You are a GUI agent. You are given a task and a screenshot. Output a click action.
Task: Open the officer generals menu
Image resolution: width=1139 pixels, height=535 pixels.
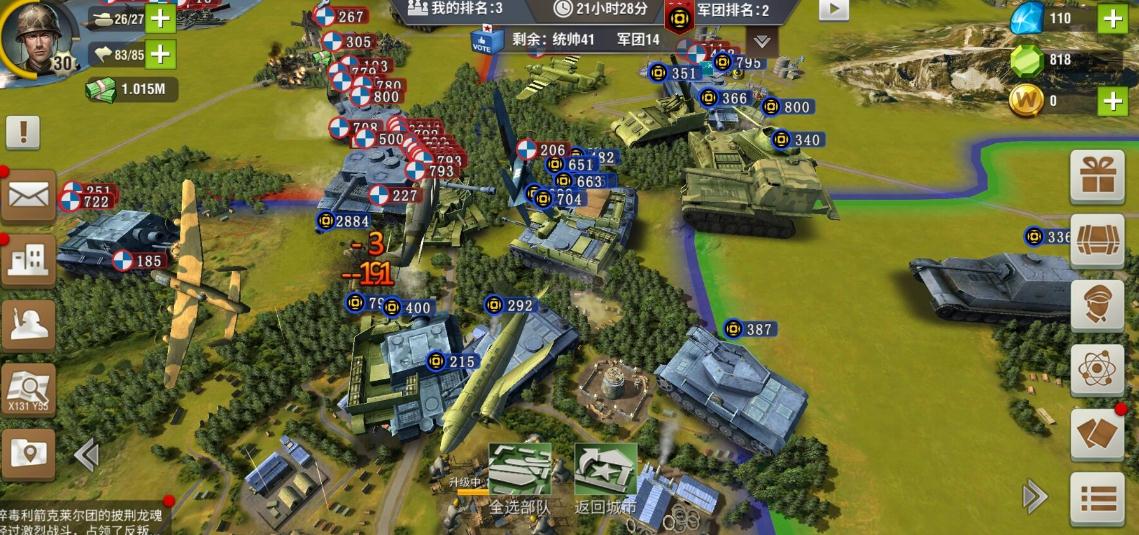point(1097,306)
